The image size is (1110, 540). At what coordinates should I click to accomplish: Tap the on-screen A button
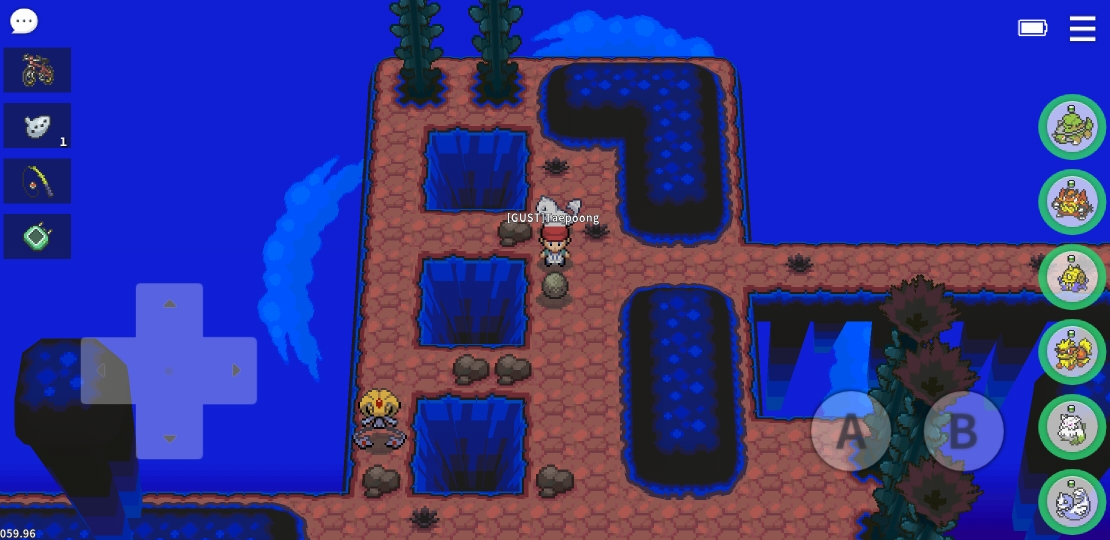pos(850,431)
